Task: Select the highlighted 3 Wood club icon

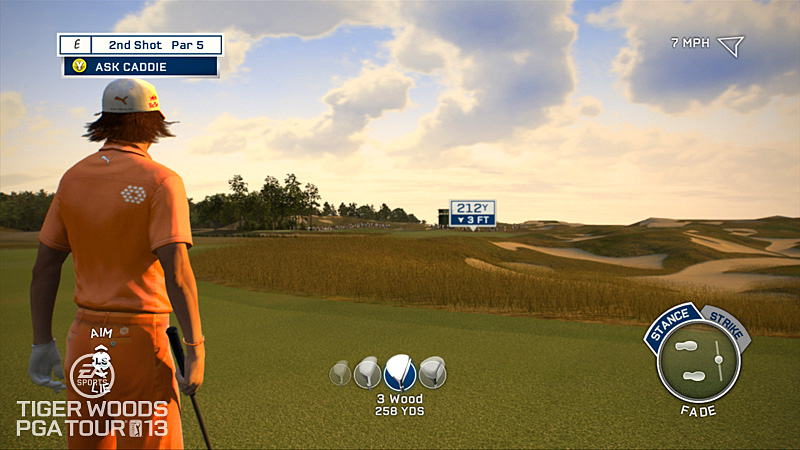Action: [x=399, y=372]
